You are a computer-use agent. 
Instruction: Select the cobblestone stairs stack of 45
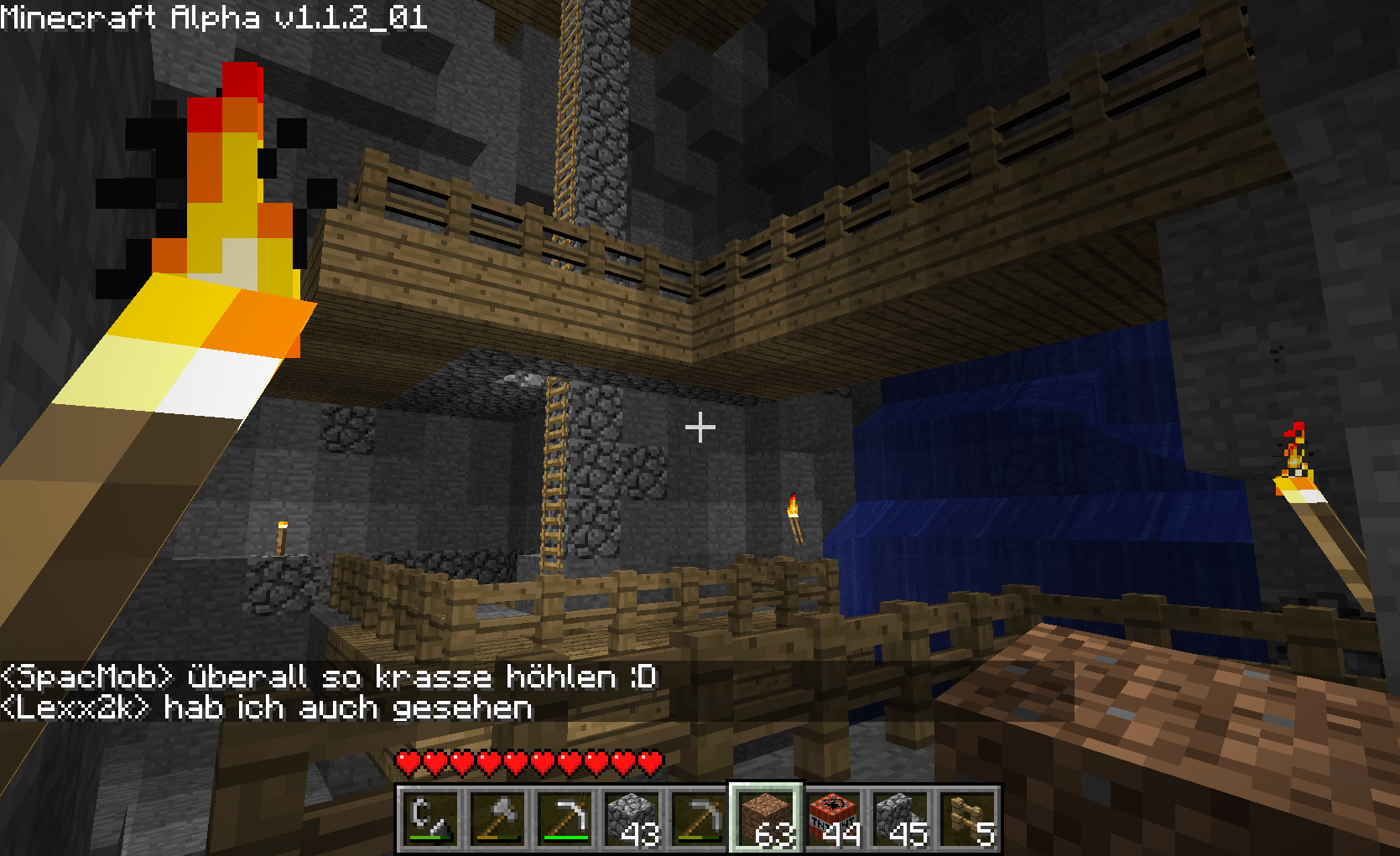coord(900,818)
